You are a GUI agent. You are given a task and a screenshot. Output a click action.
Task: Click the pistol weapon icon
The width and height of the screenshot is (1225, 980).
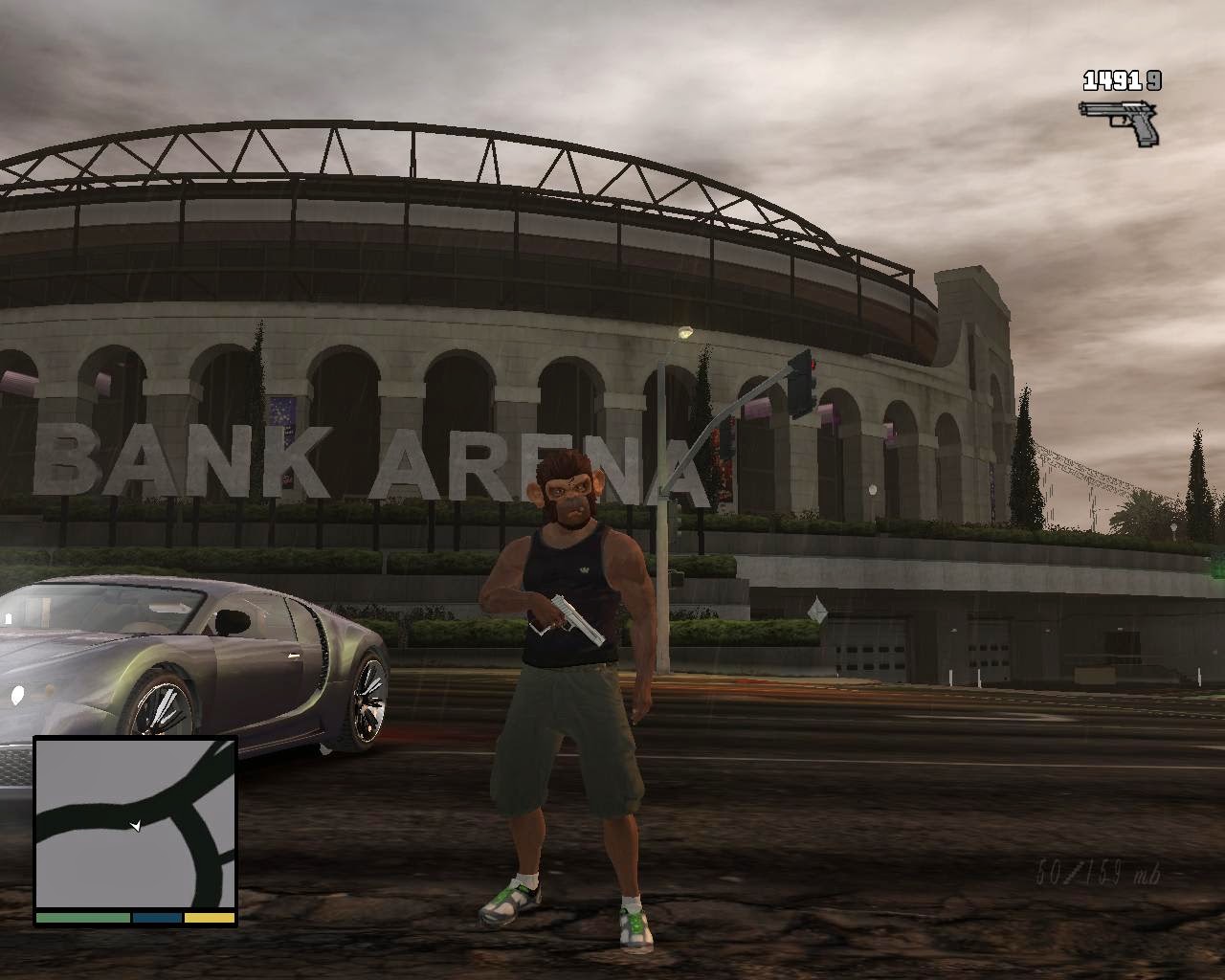click(x=1120, y=121)
